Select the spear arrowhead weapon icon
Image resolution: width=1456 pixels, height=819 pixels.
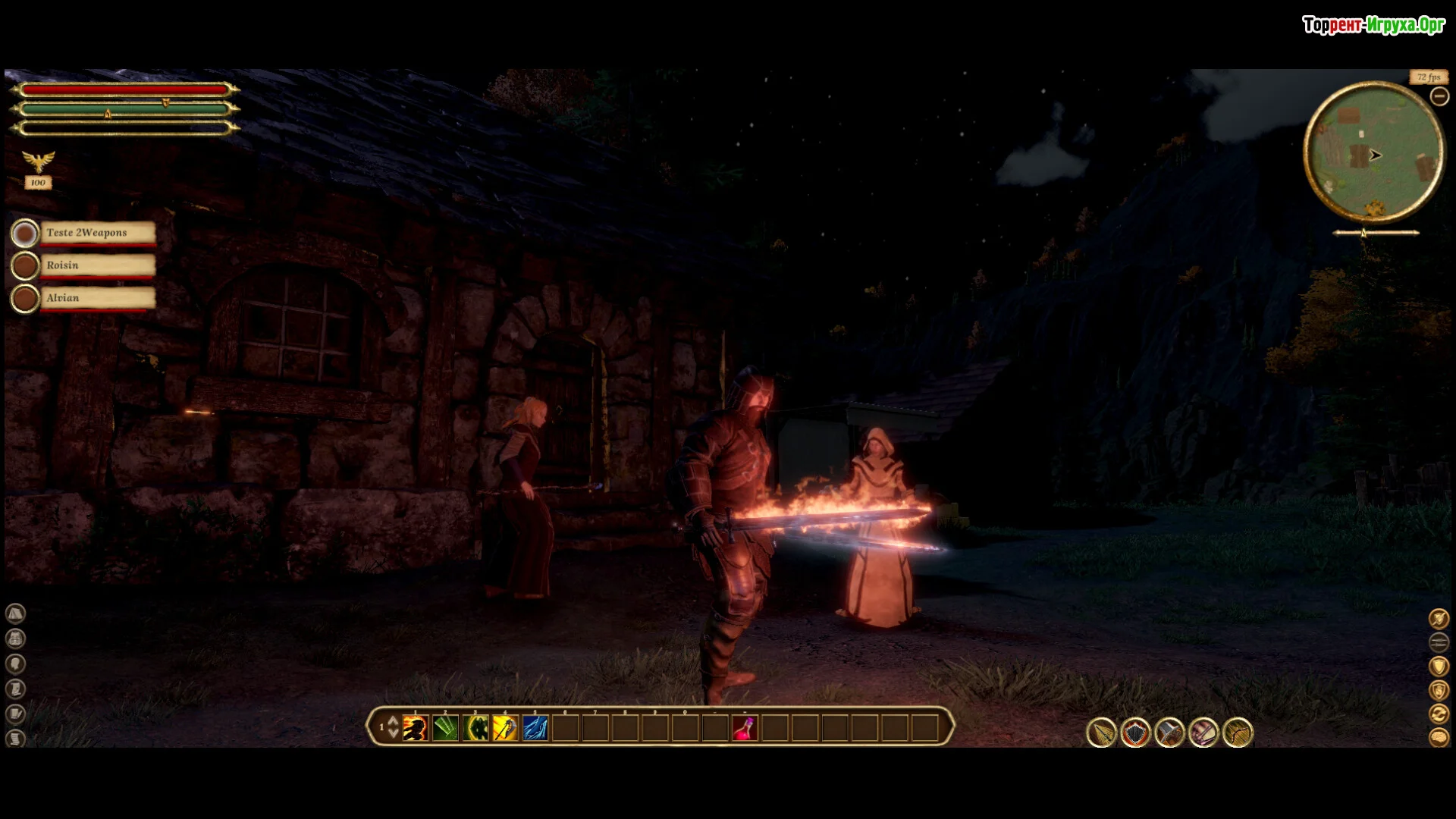coord(1101,733)
